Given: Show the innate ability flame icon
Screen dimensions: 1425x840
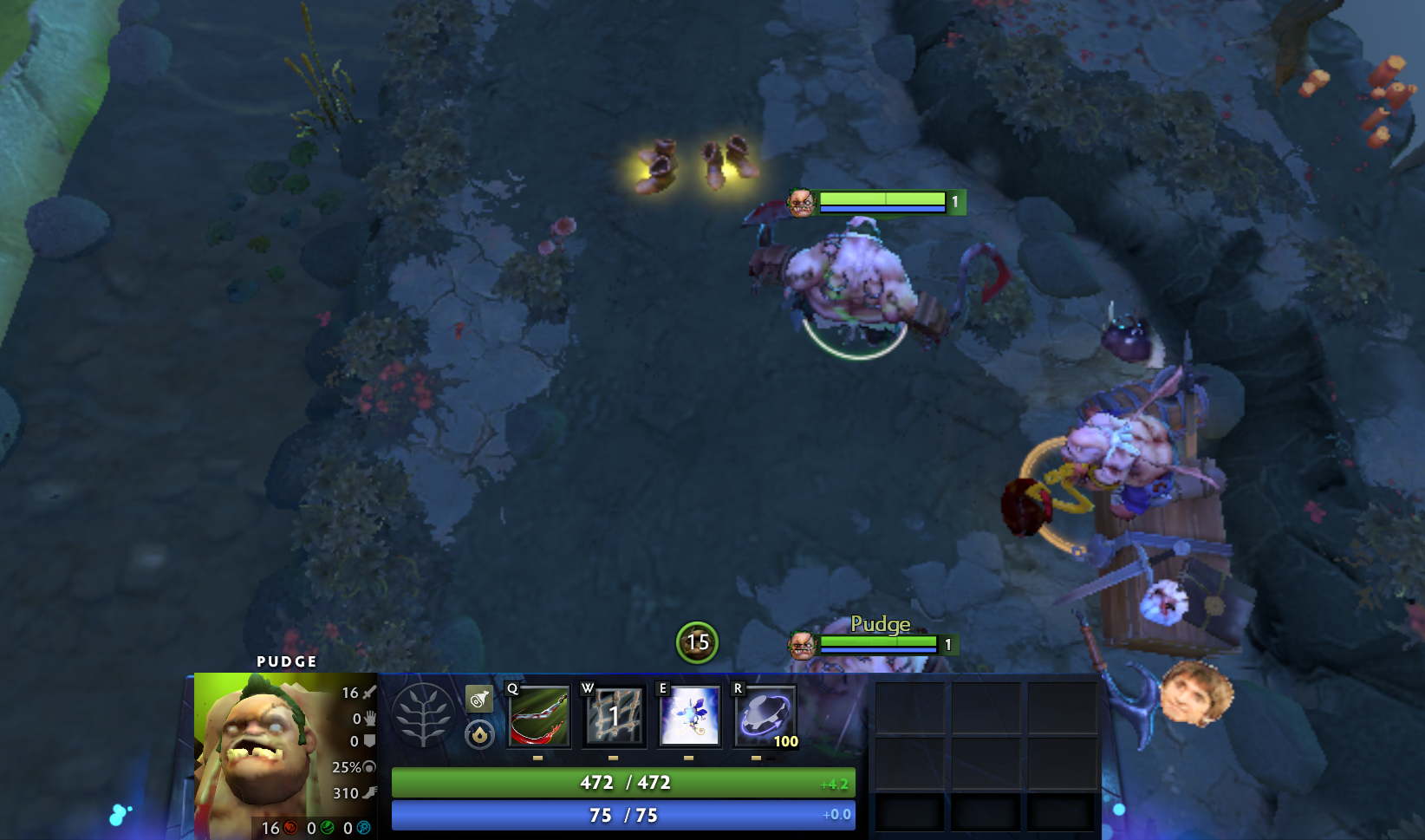Looking at the screenshot, I should point(479,735).
